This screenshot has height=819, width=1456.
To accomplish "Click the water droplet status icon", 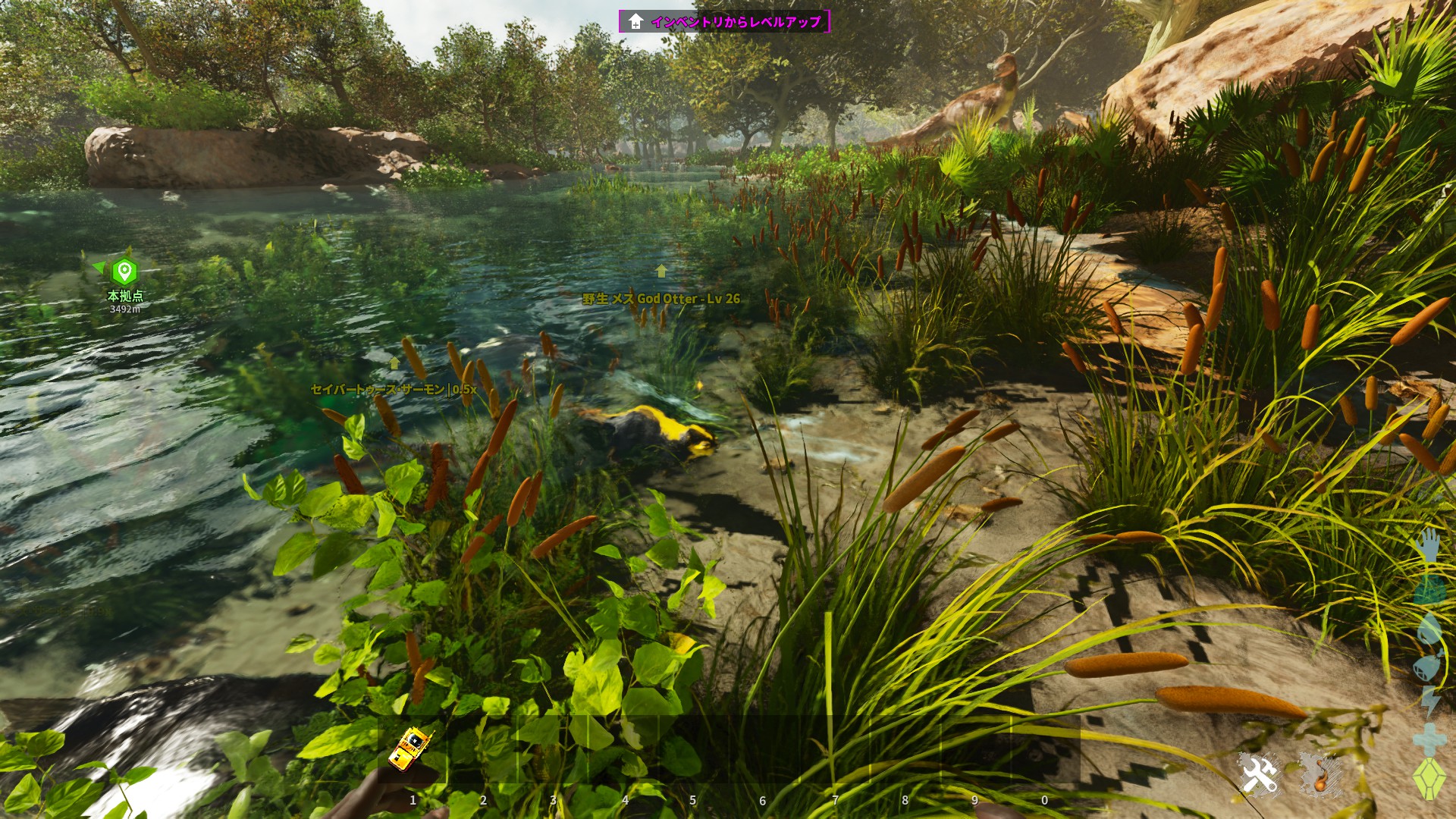I will click(x=1429, y=628).
